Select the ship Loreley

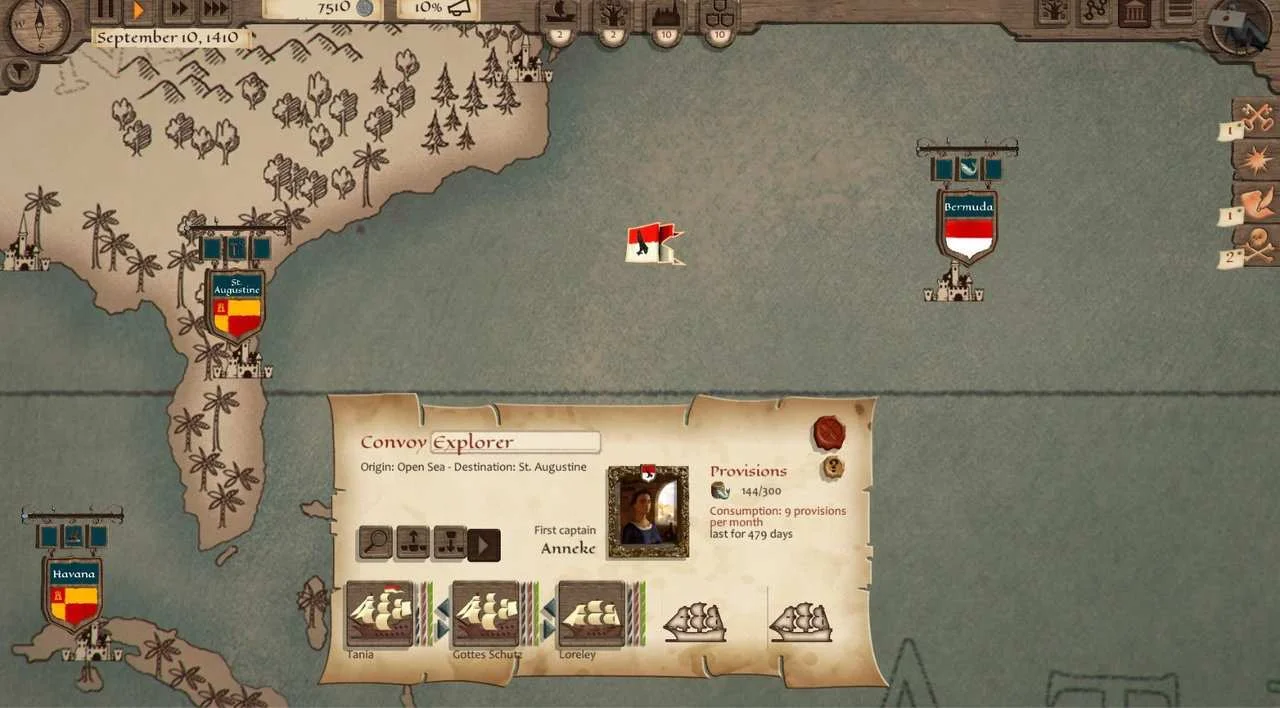[x=591, y=614]
